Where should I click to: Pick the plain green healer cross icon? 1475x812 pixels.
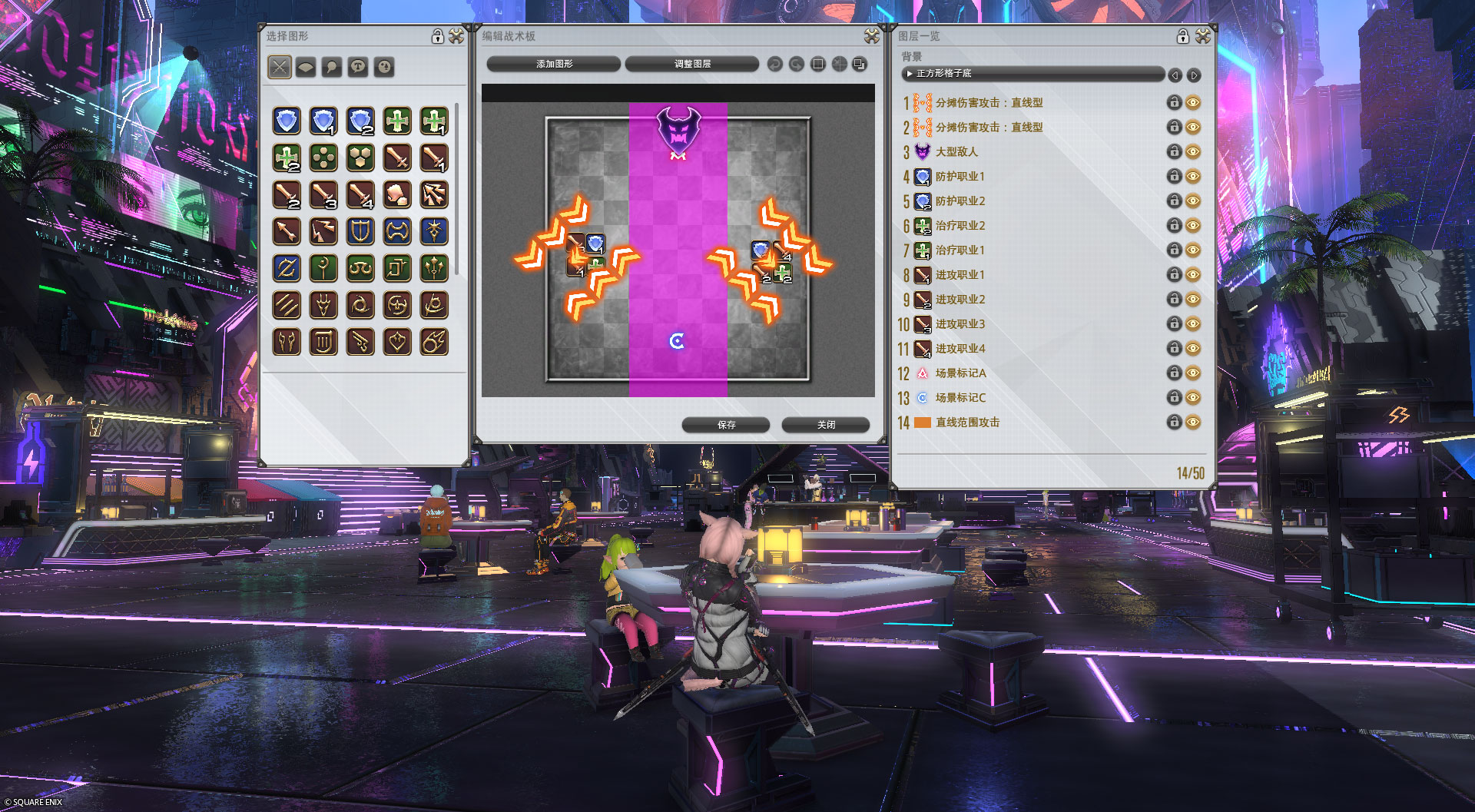click(x=397, y=121)
